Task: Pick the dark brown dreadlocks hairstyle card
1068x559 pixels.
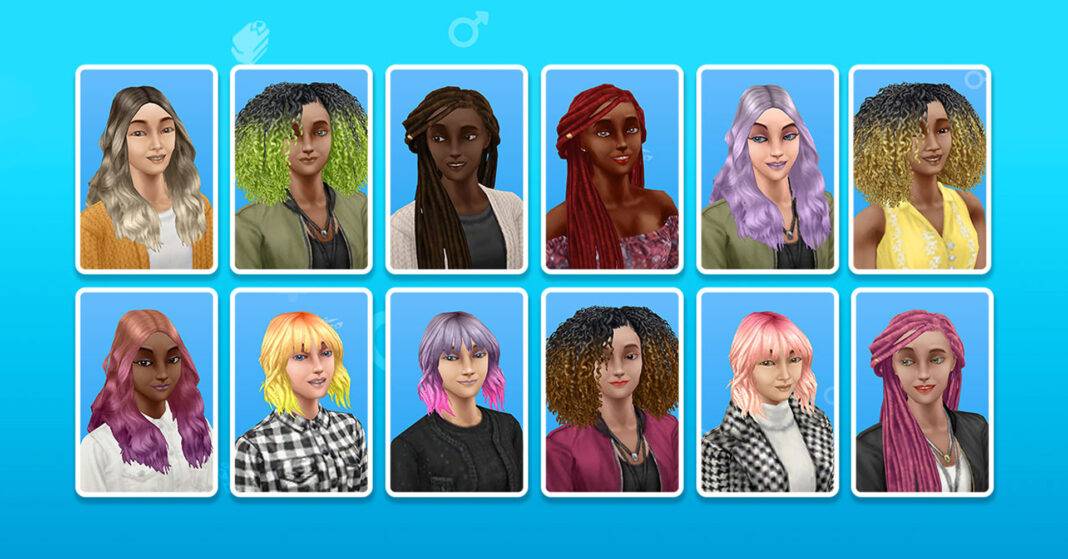Action: click(456, 169)
